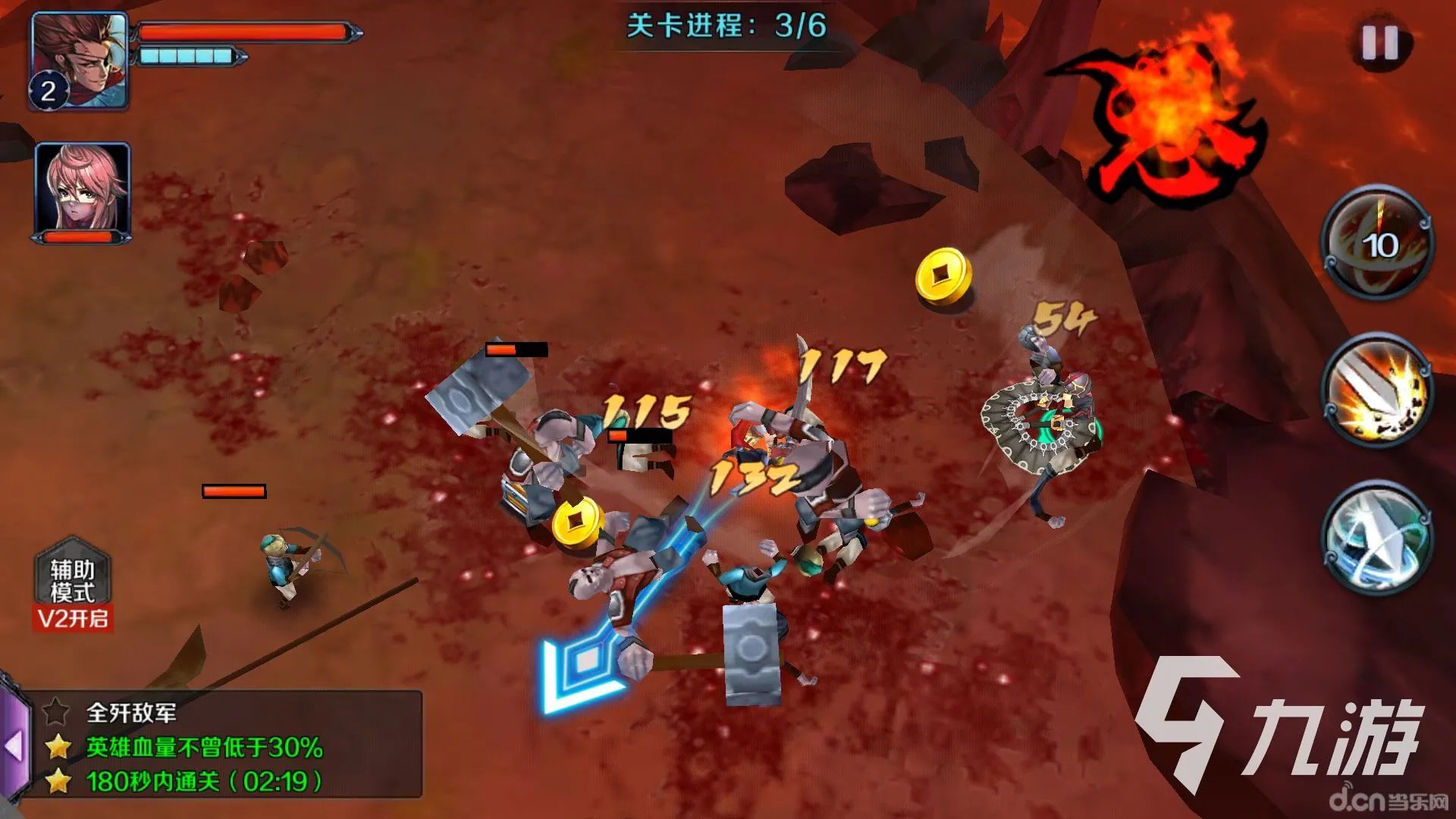Pause the game
This screenshot has height=819, width=1456.
pyautogui.click(x=1379, y=44)
